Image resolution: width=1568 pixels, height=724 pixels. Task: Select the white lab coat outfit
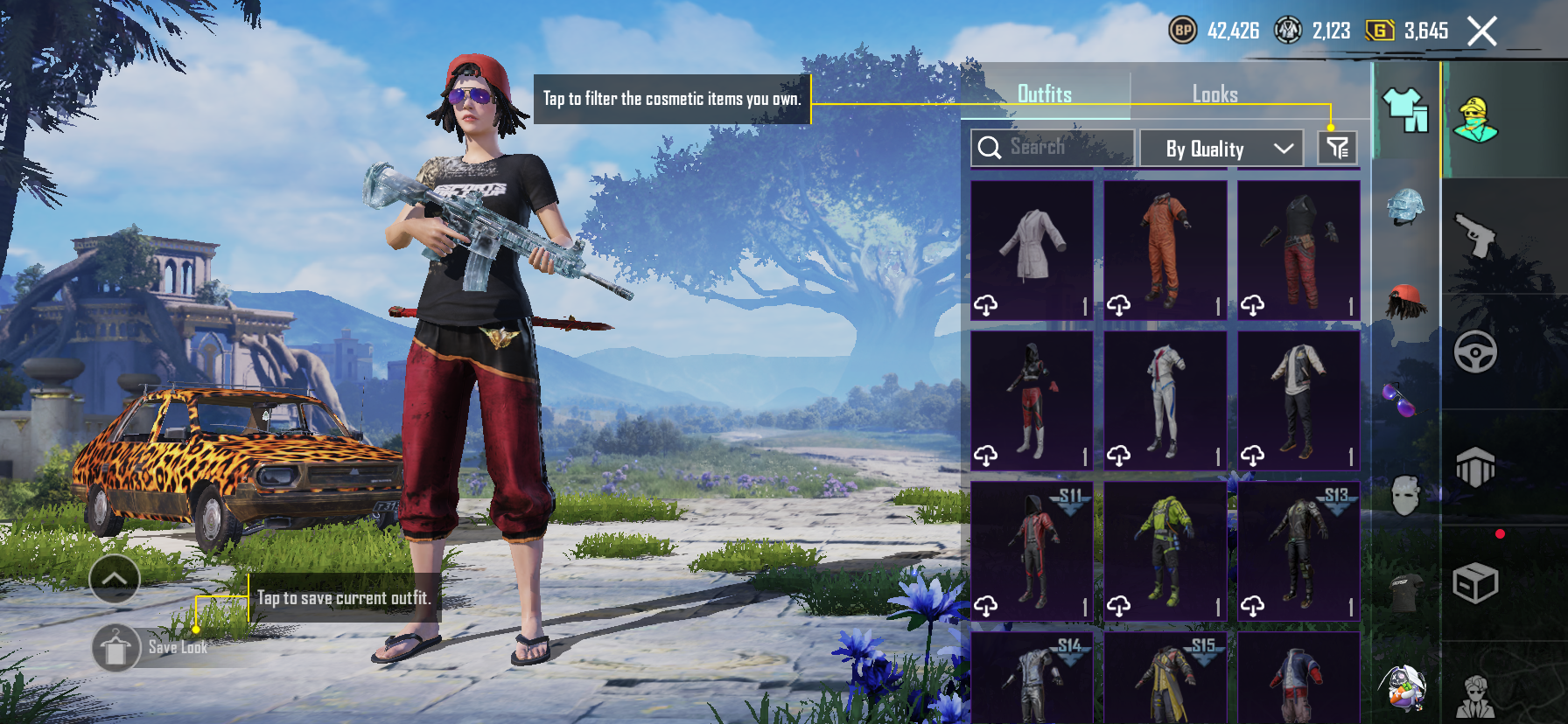[x=1032, y=249]
